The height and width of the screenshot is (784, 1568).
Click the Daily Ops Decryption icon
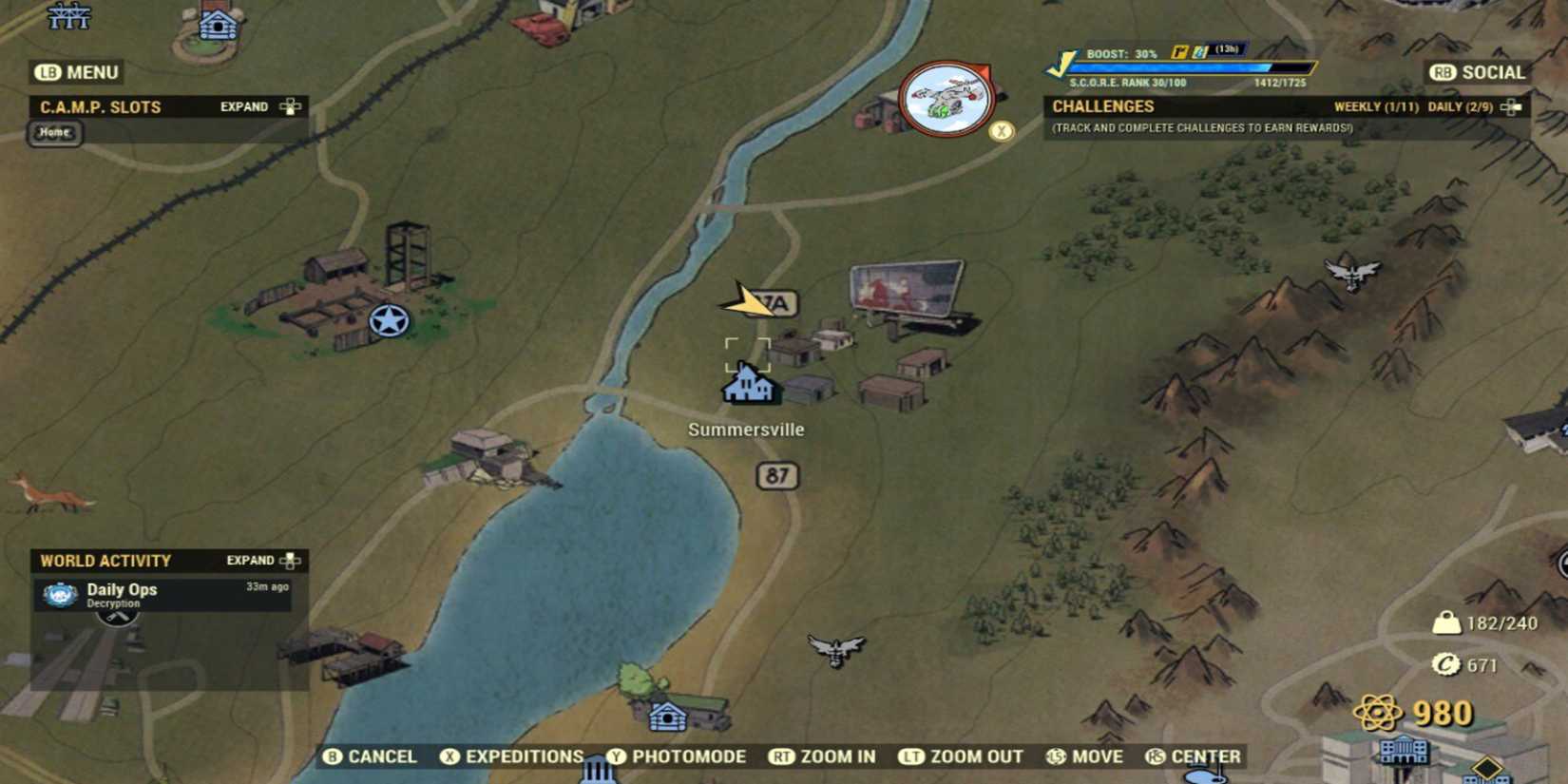(59, 596)
